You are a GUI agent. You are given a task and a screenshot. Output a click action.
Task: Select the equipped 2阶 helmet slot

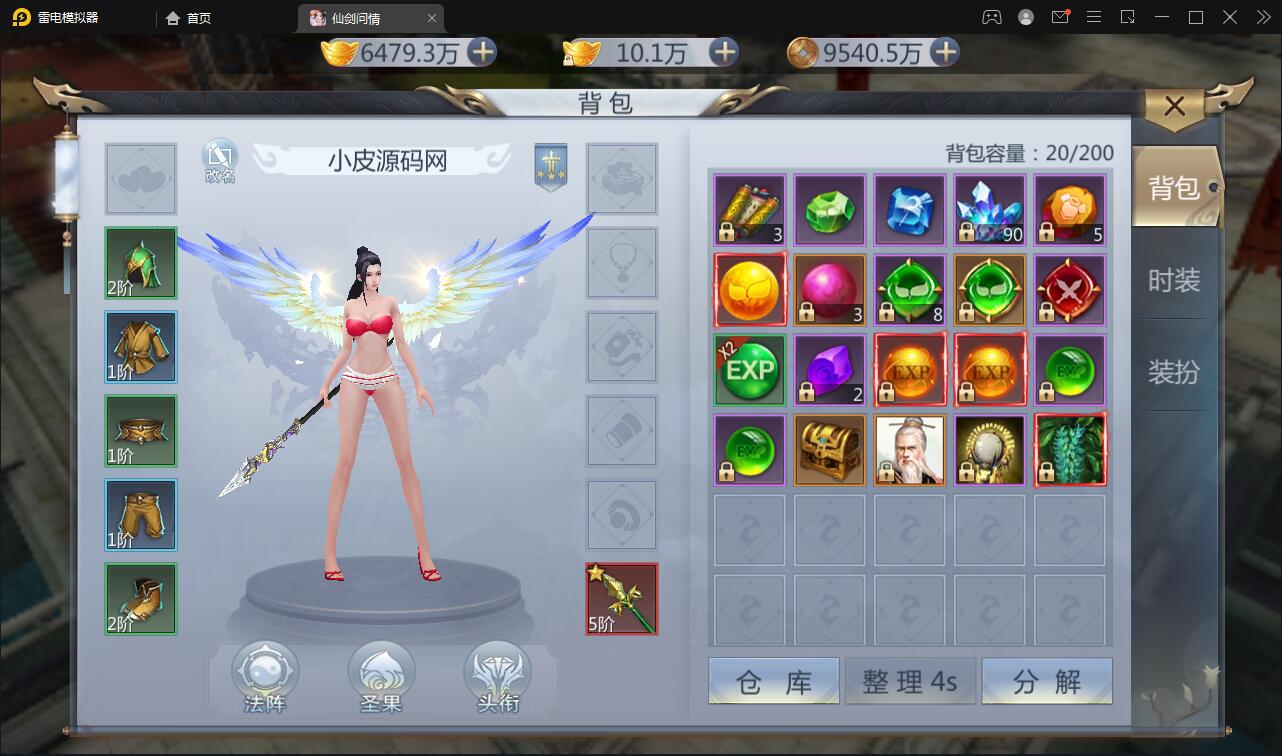(x=140, y=263)
